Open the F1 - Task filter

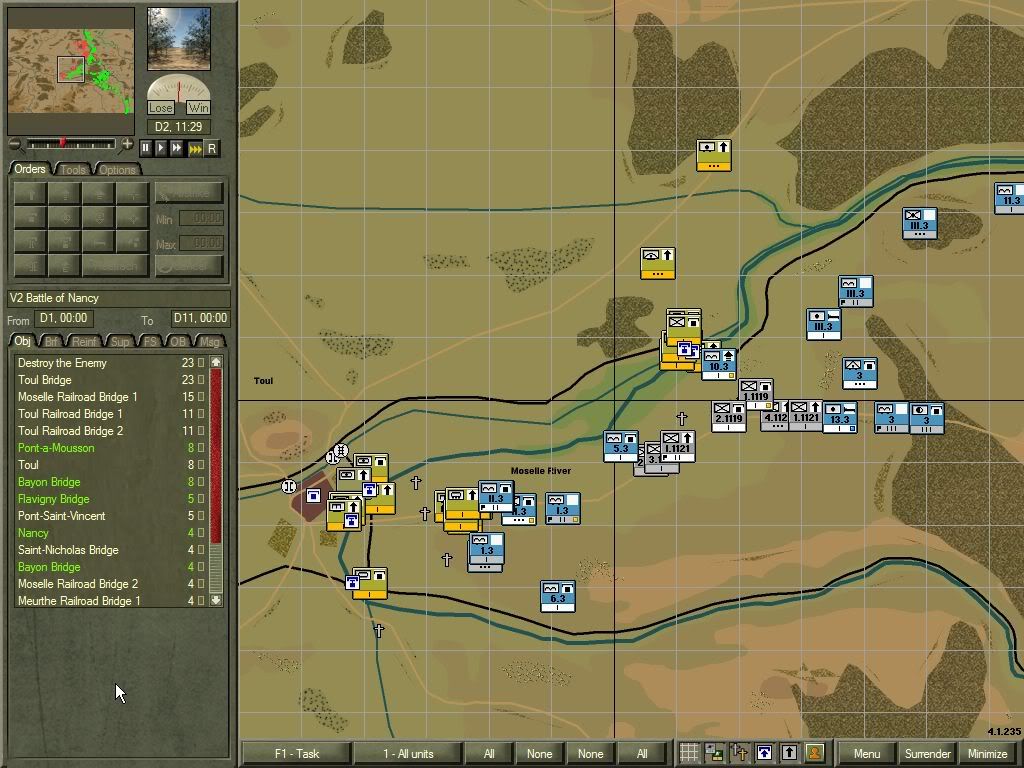pos(297,753)
